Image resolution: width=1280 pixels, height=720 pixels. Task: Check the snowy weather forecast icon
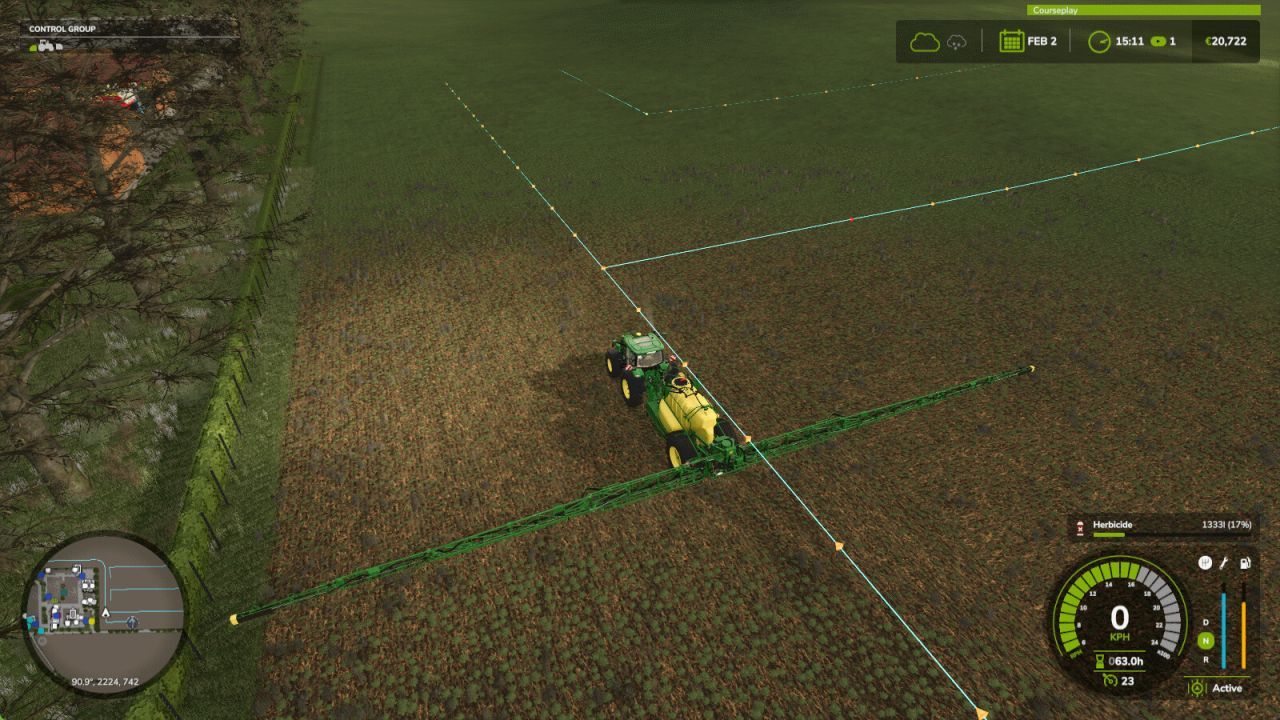[x=955, y=42]
